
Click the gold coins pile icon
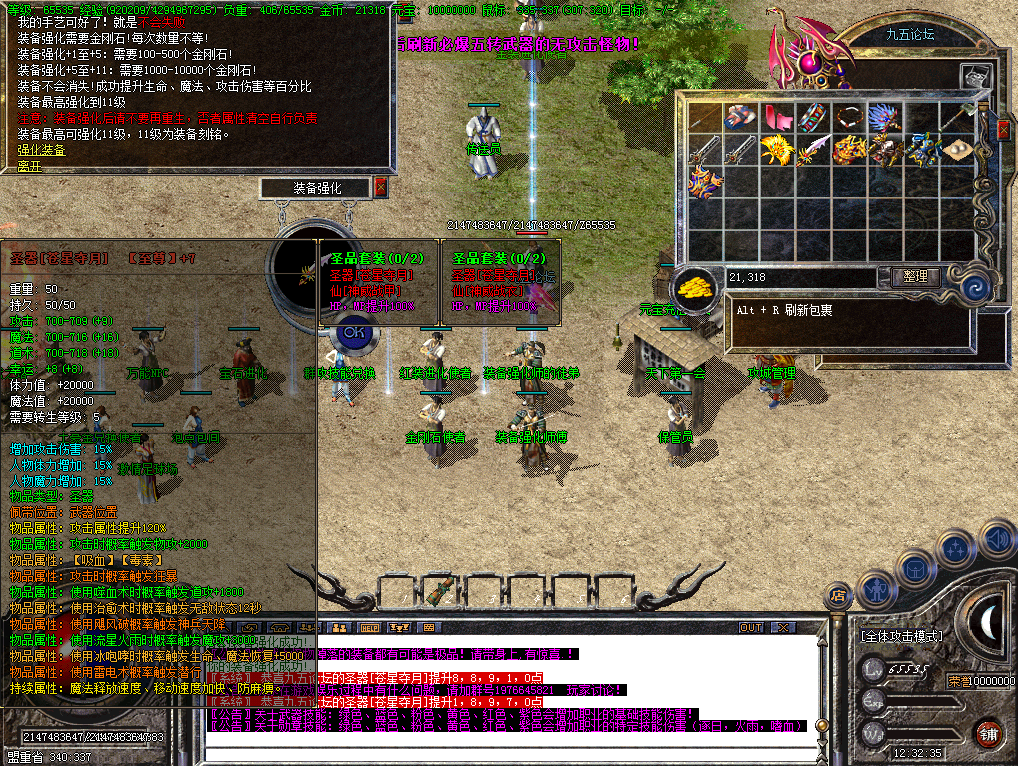693,286
